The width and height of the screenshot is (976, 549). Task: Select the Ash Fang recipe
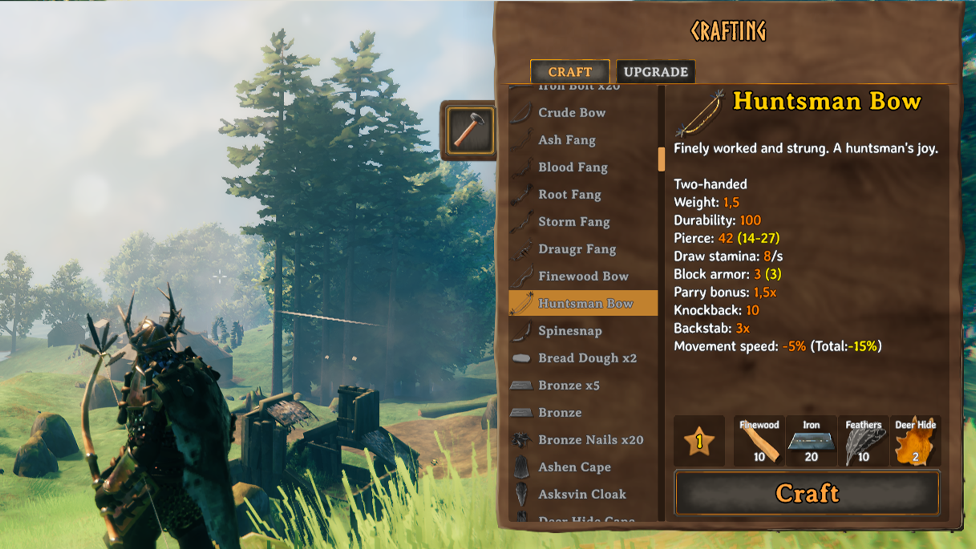click(566, 140)
